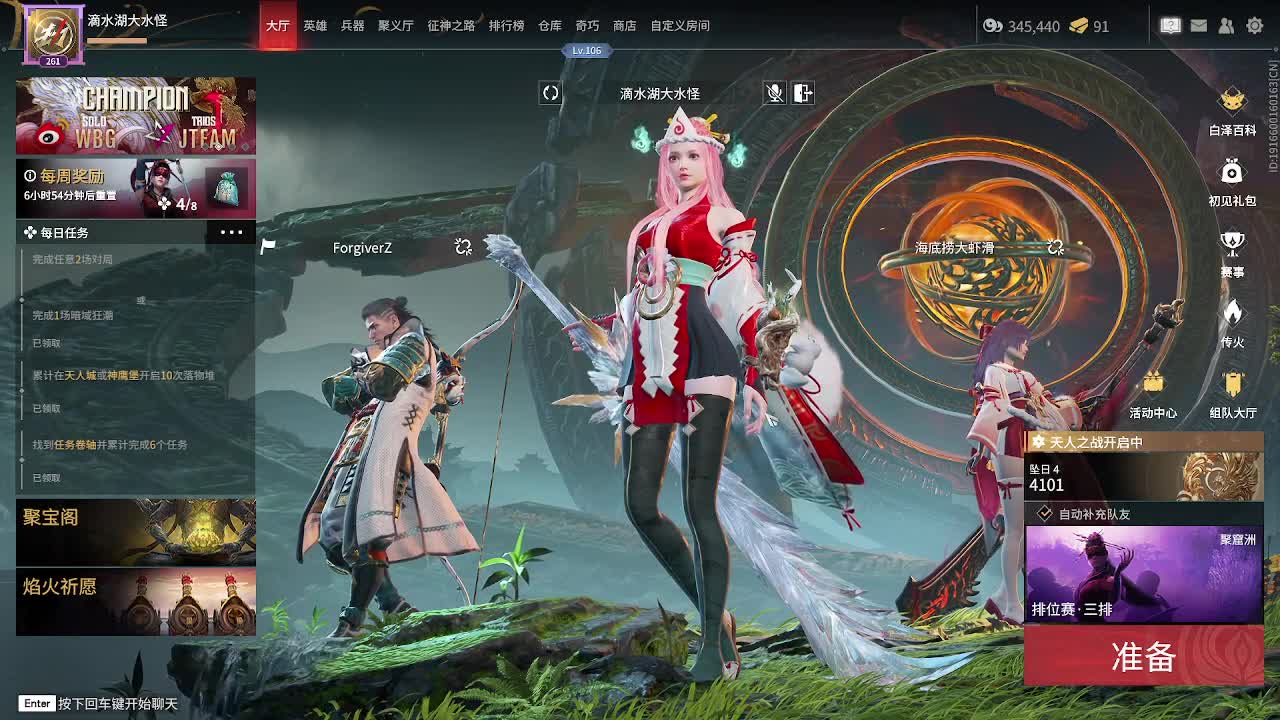The height and width of the screenshot is (720, 1280).
Task: Open the settings gear icon
Action: (1256, 27)
